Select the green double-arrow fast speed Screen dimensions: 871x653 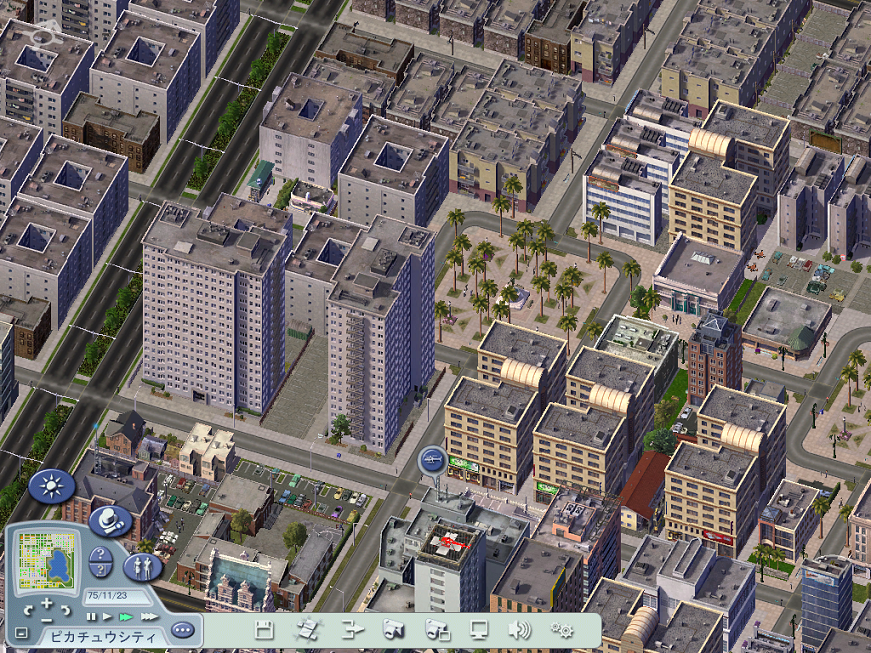125,617
